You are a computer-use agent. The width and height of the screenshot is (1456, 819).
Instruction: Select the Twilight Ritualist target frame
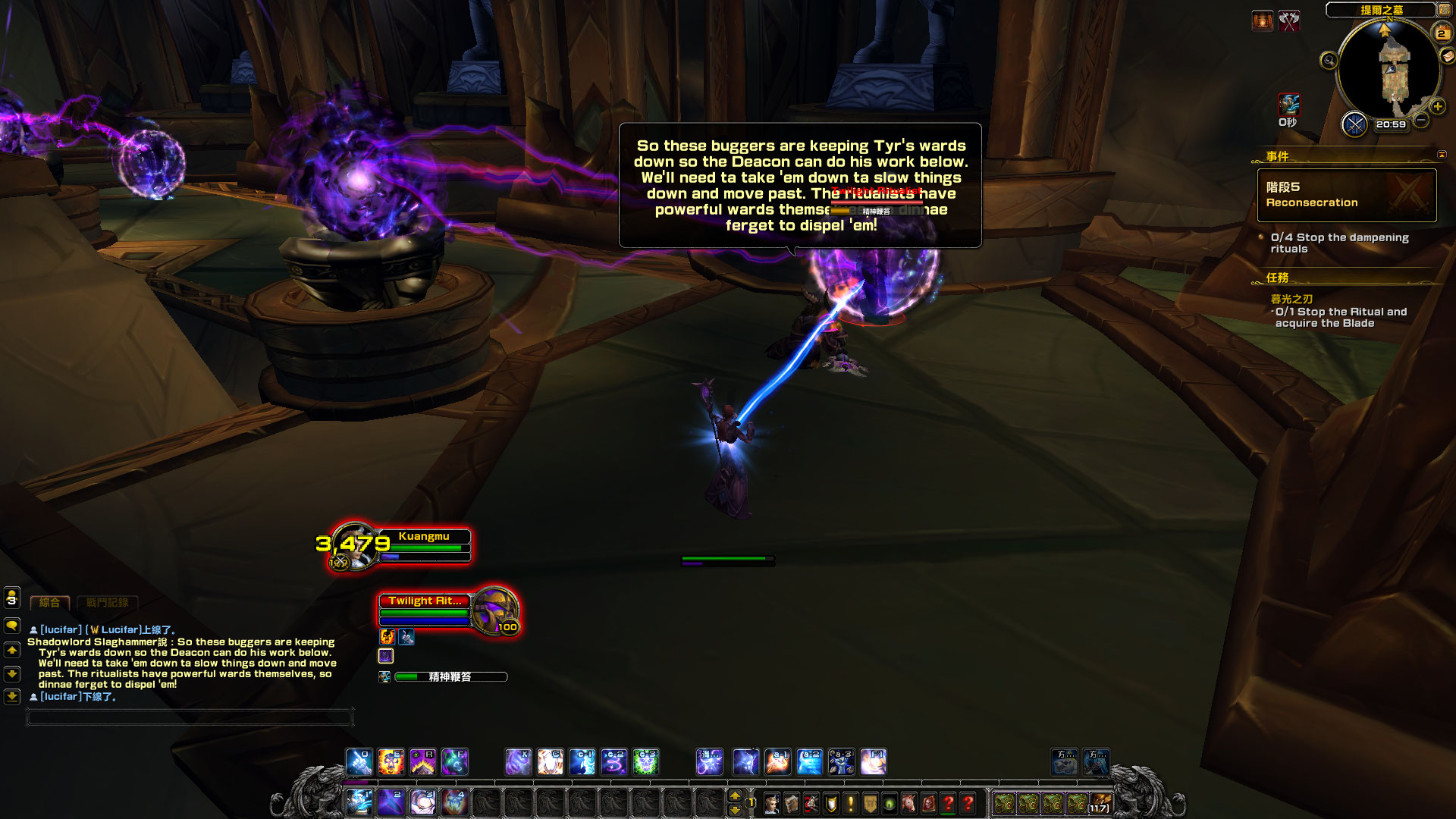tap(447, 611)
